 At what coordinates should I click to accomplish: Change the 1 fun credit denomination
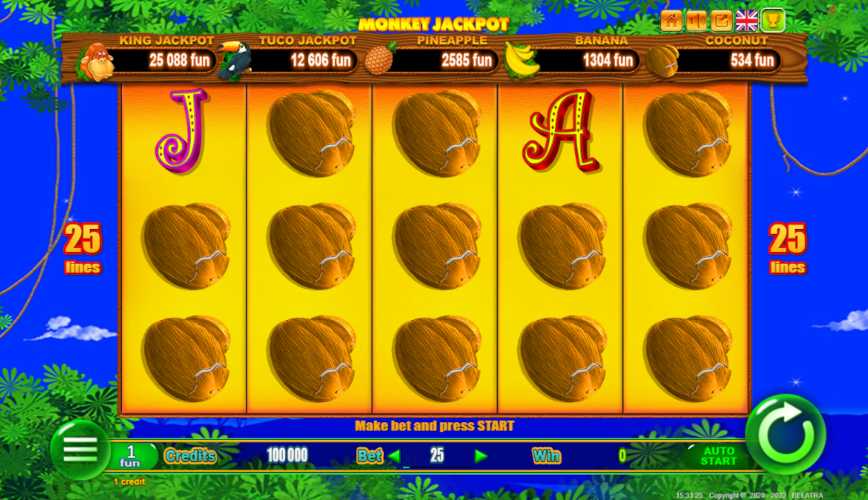click(131, 456)
